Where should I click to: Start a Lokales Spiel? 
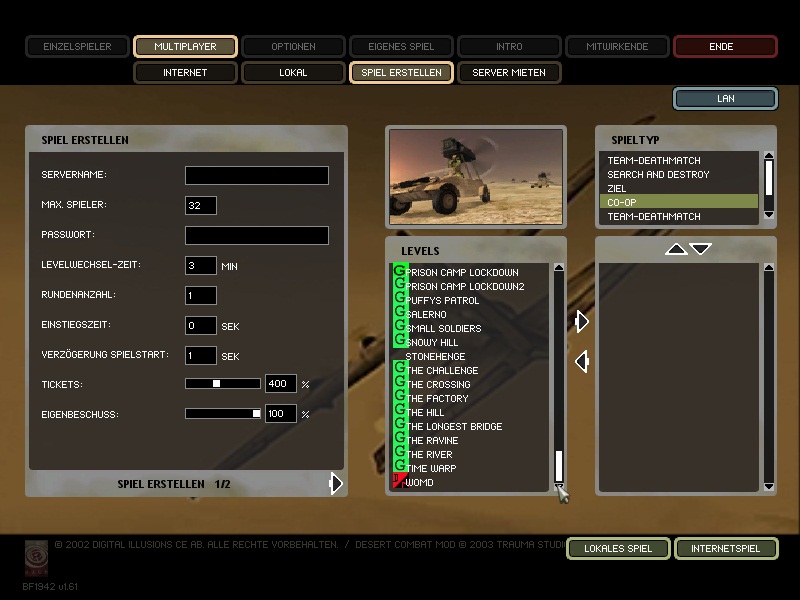point(617,549)
